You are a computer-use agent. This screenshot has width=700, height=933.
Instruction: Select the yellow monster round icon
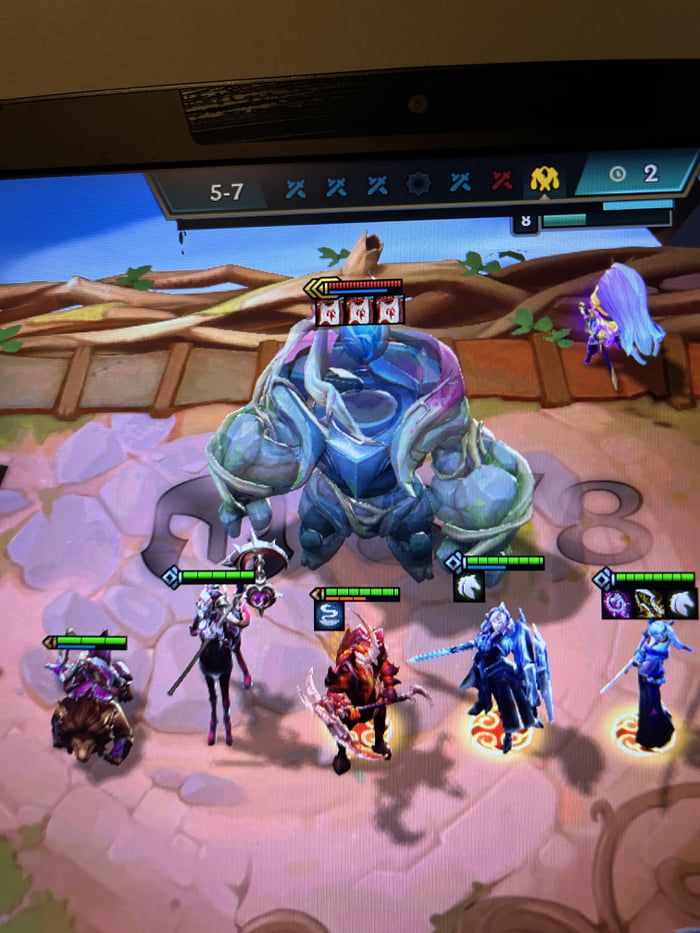click(545, 181)
